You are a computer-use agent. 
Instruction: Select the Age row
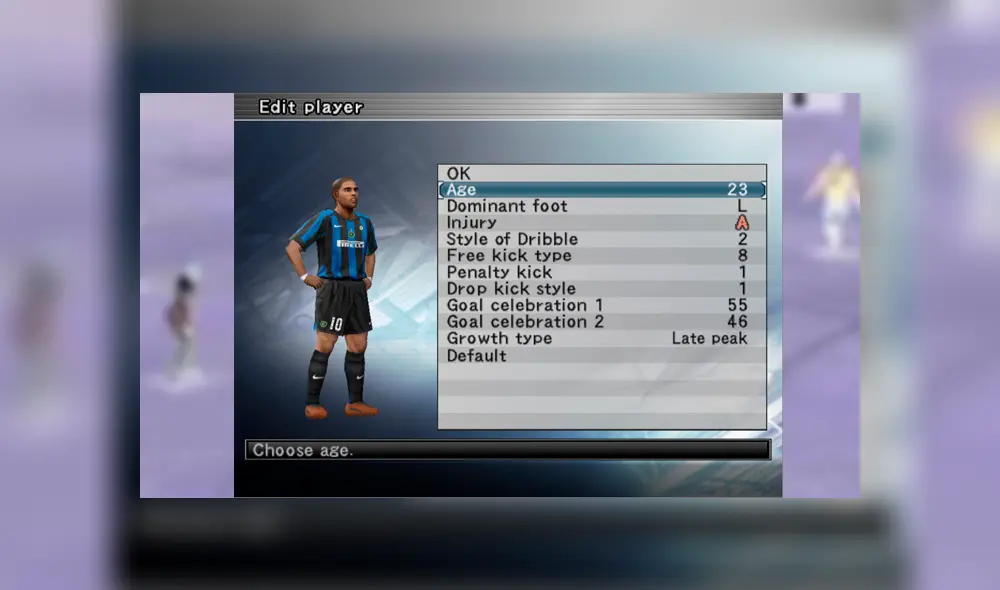coord(601,189)
